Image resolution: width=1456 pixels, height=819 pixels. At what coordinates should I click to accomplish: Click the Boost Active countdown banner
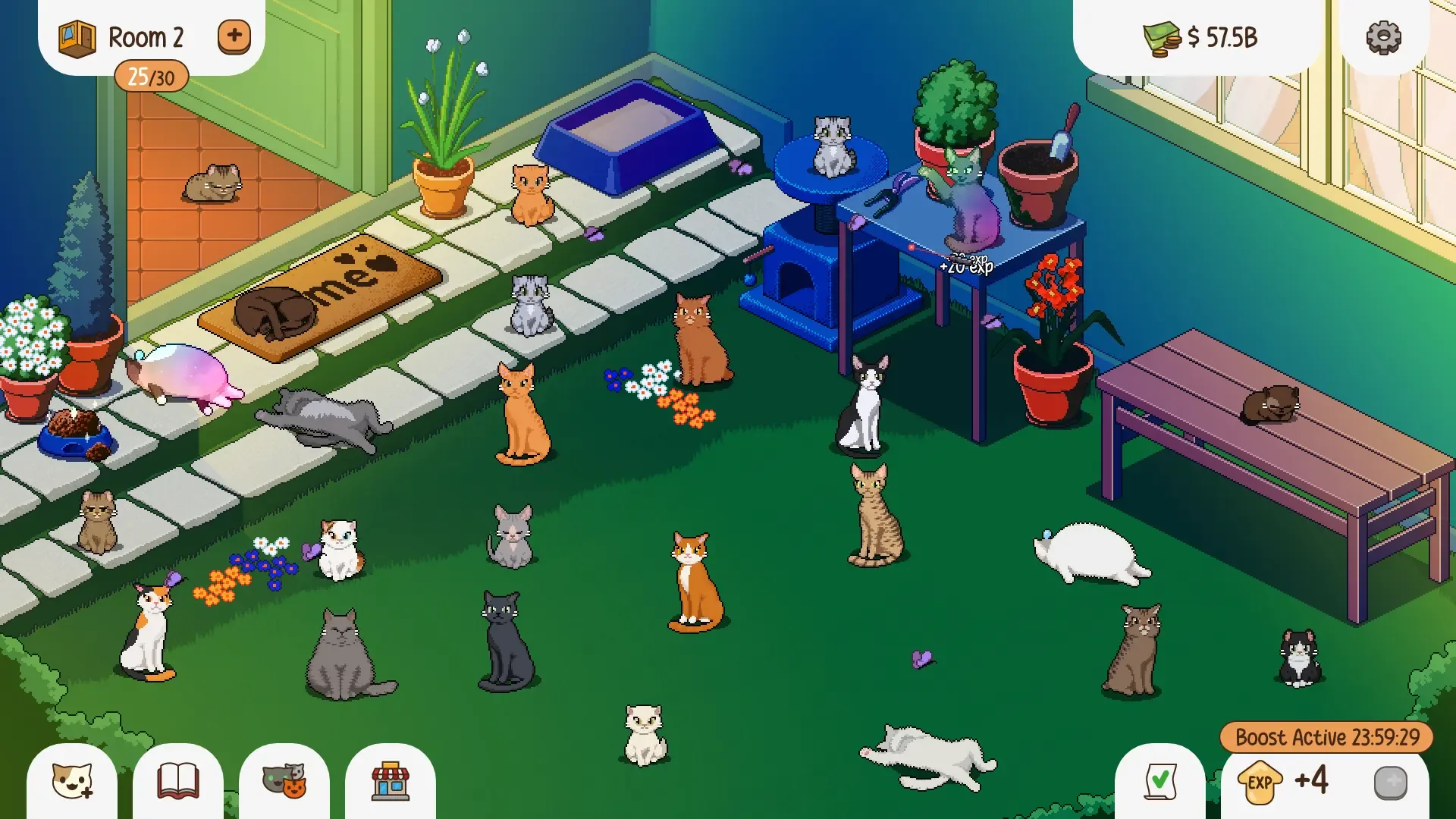click(1326, 736)
